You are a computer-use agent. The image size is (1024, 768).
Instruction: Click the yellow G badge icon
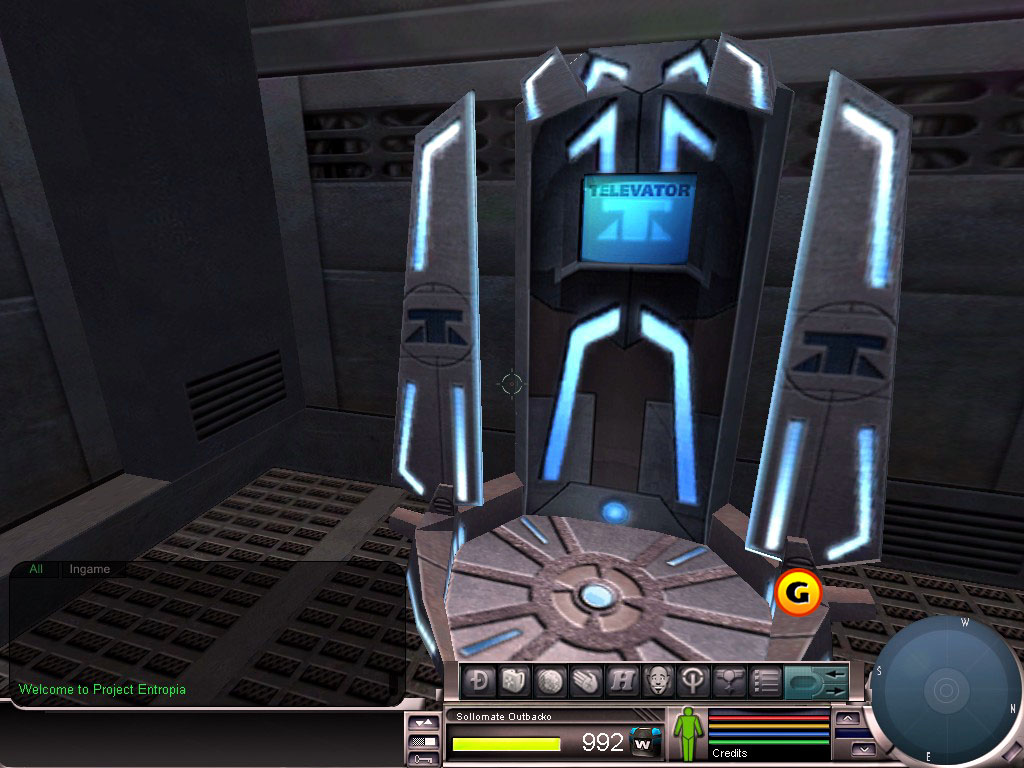click(x=798, y=592)
